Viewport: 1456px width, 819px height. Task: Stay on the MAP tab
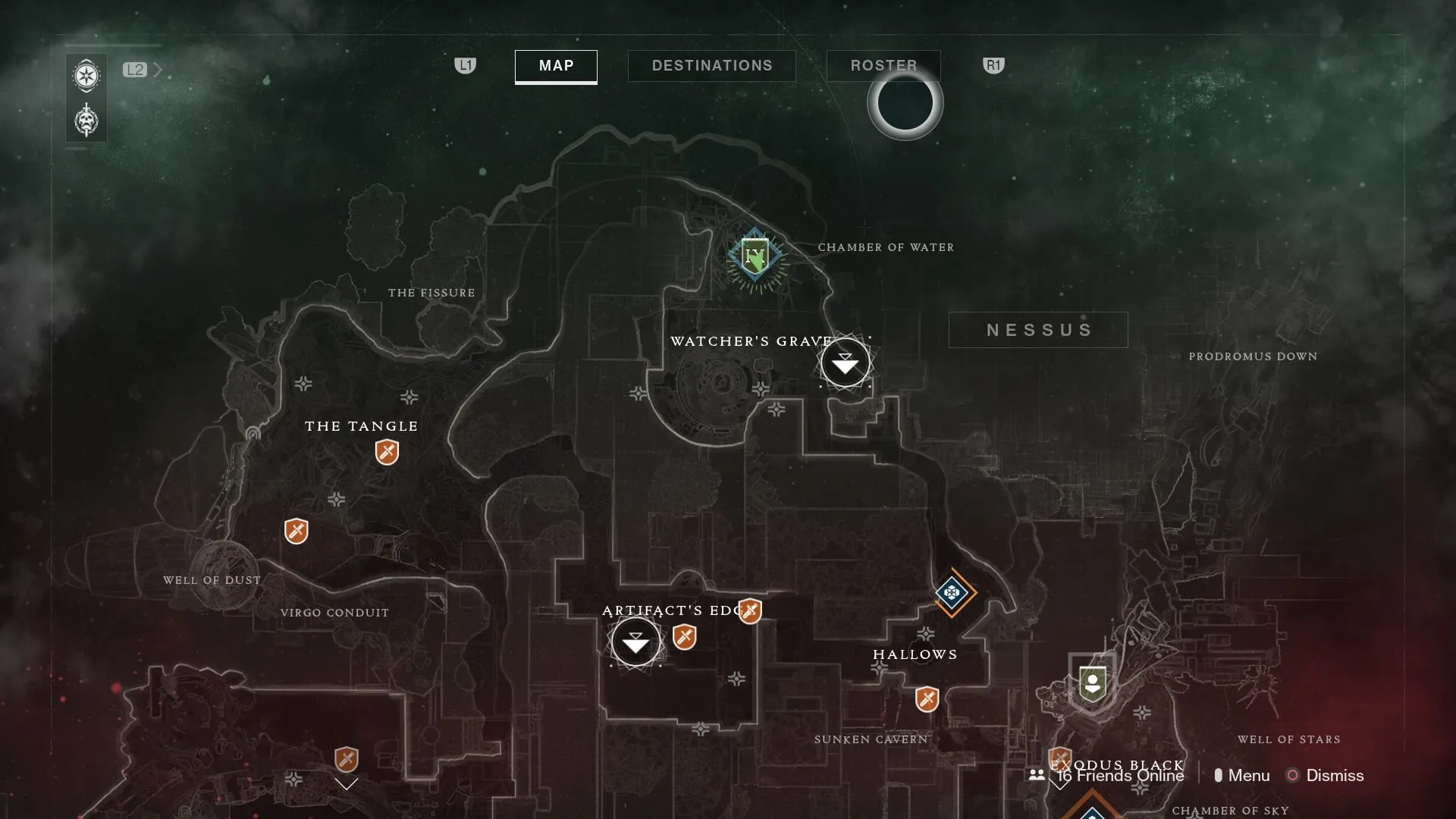(x=555, y=67)
